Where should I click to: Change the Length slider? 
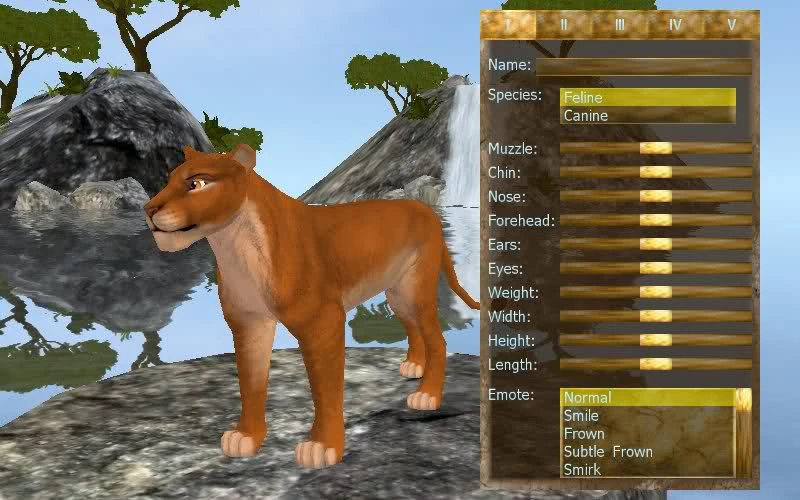(655, 364)
